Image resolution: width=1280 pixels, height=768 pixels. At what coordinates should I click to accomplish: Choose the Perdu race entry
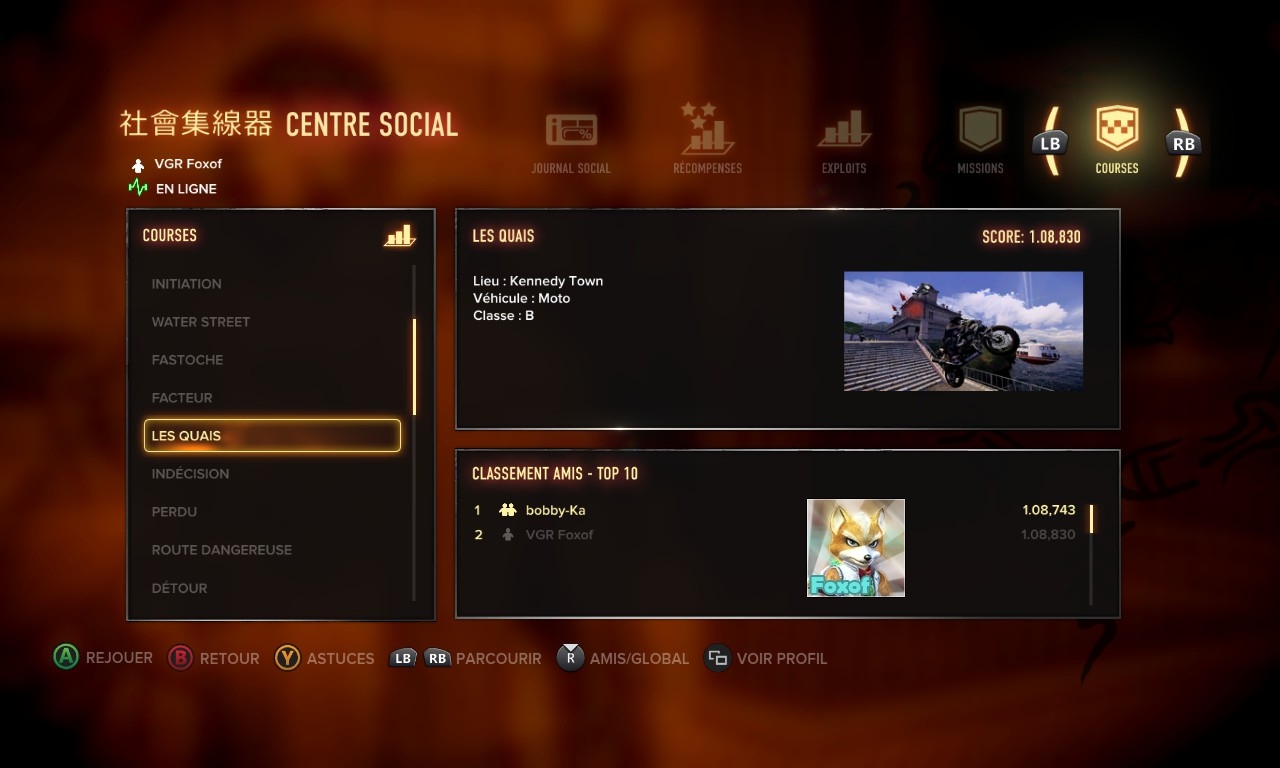click(174, 512)
